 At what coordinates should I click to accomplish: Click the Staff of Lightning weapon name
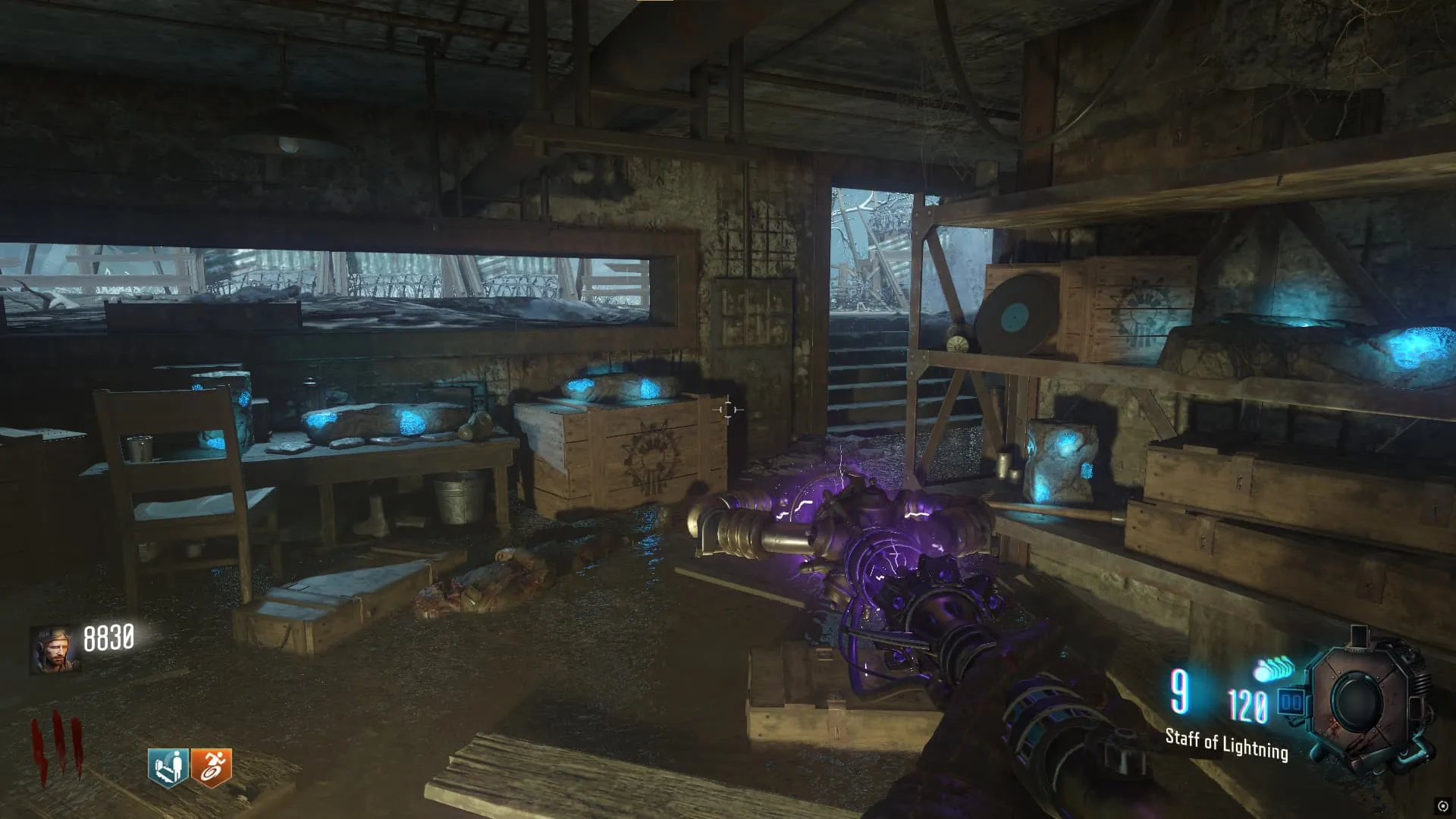pyautogui.click(x=1226, y=744)
